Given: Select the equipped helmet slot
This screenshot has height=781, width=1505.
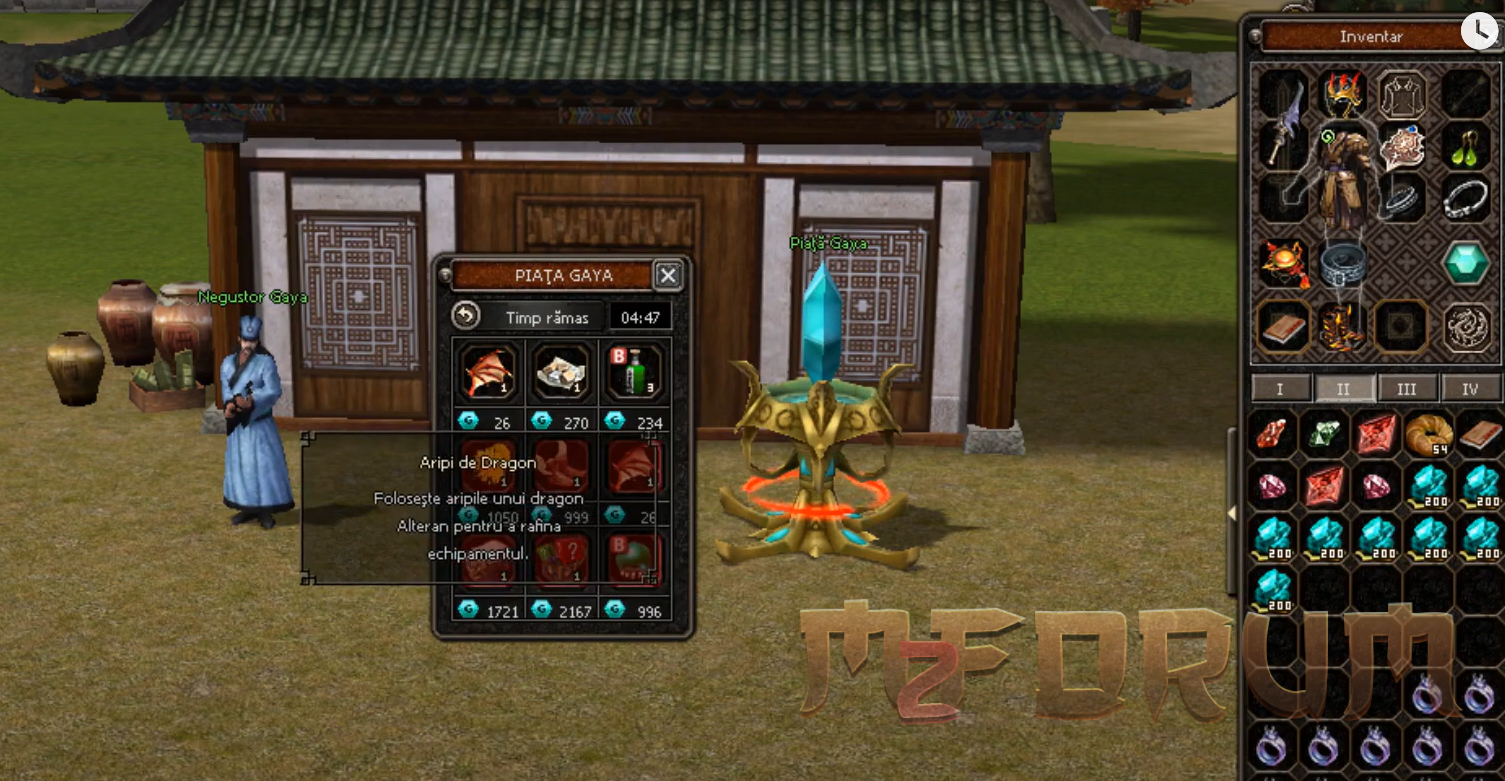Looking at the screenshot, I should (x=1343, y=94).
